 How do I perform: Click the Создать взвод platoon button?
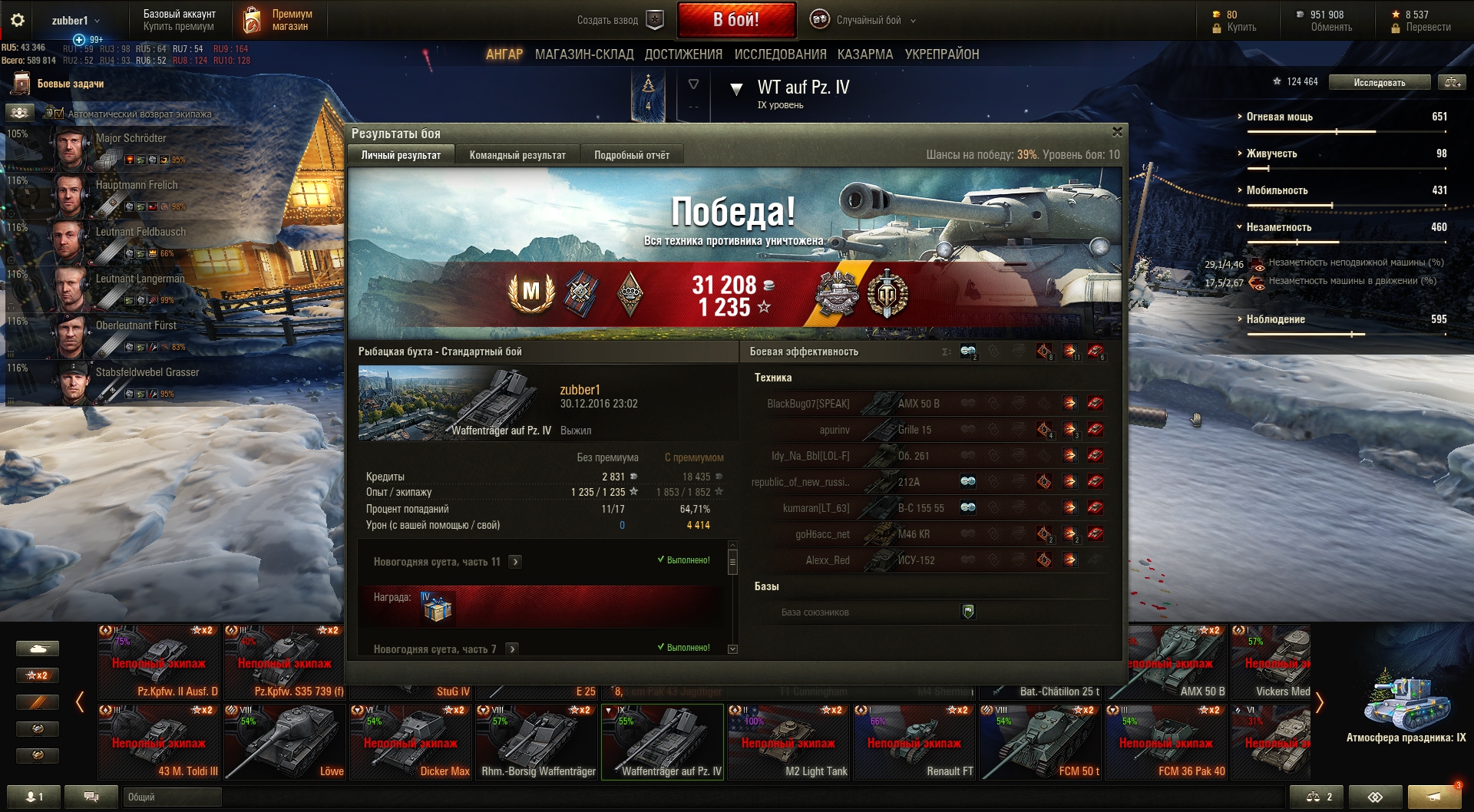coord(619,21)
